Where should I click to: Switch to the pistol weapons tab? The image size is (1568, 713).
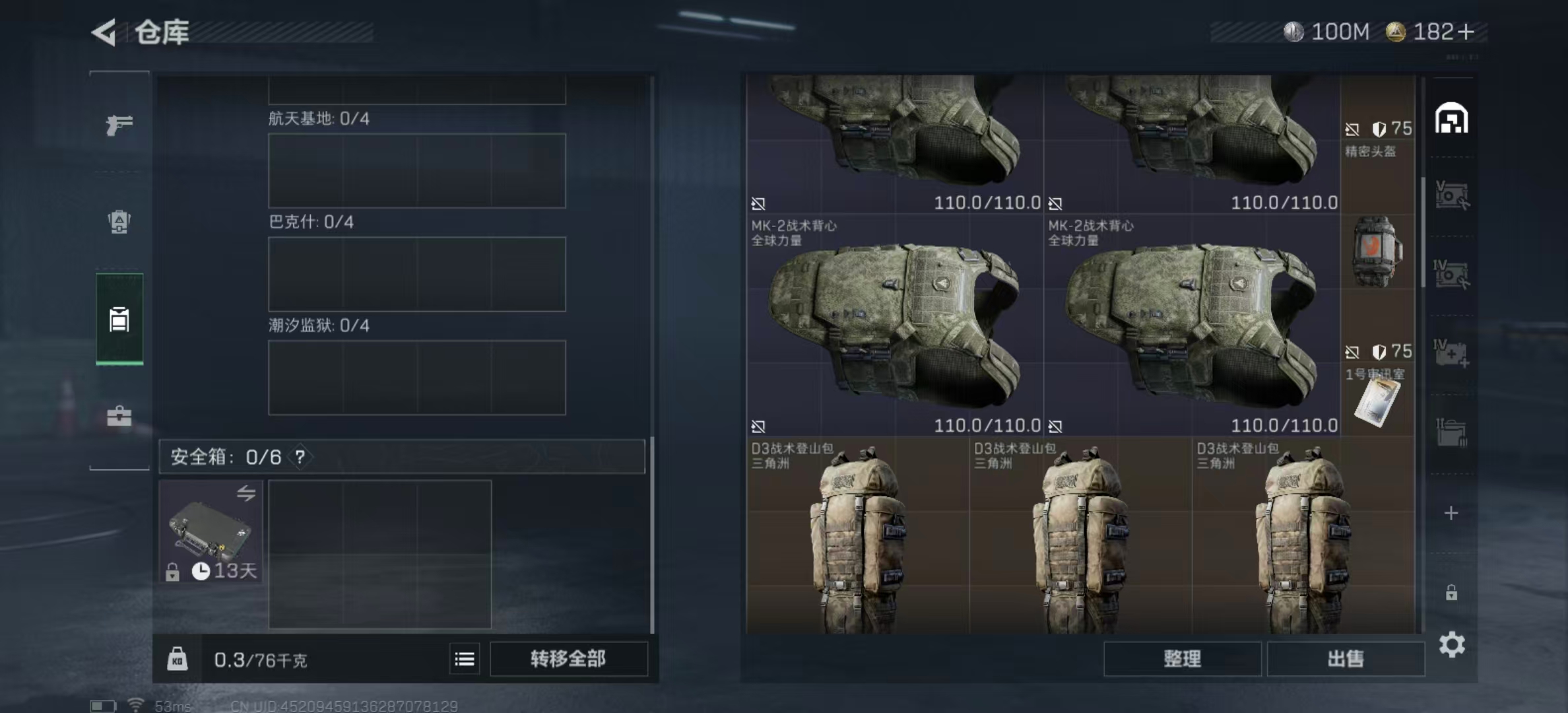point(119,124)
